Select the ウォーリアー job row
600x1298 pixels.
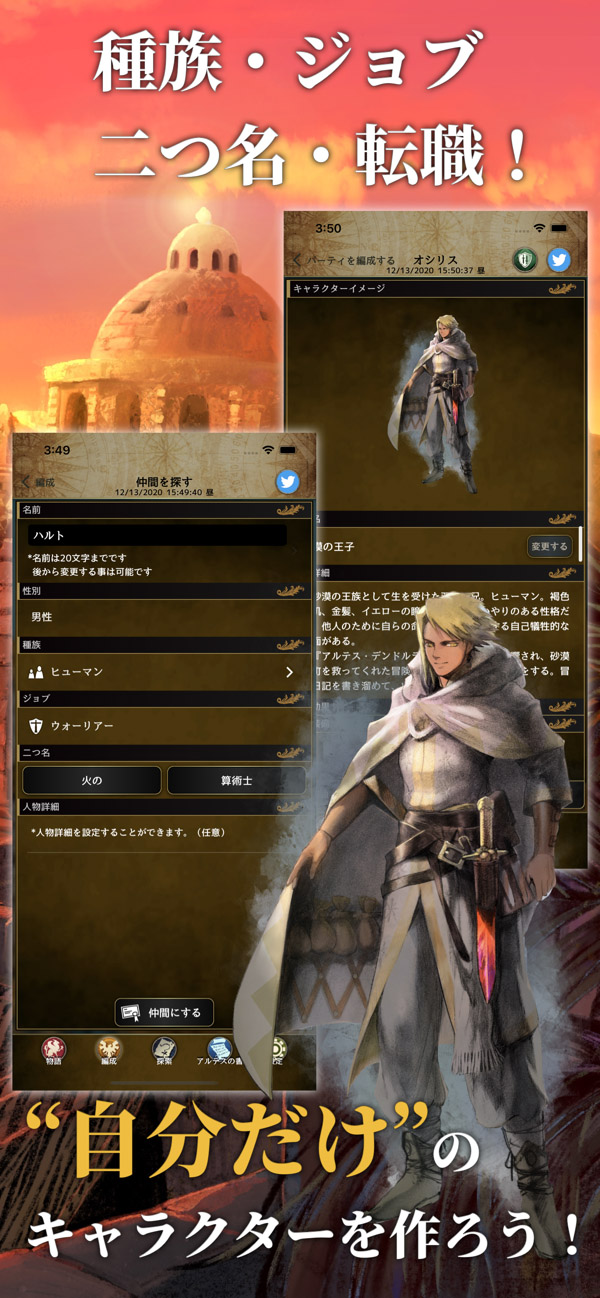coord(163,726)
